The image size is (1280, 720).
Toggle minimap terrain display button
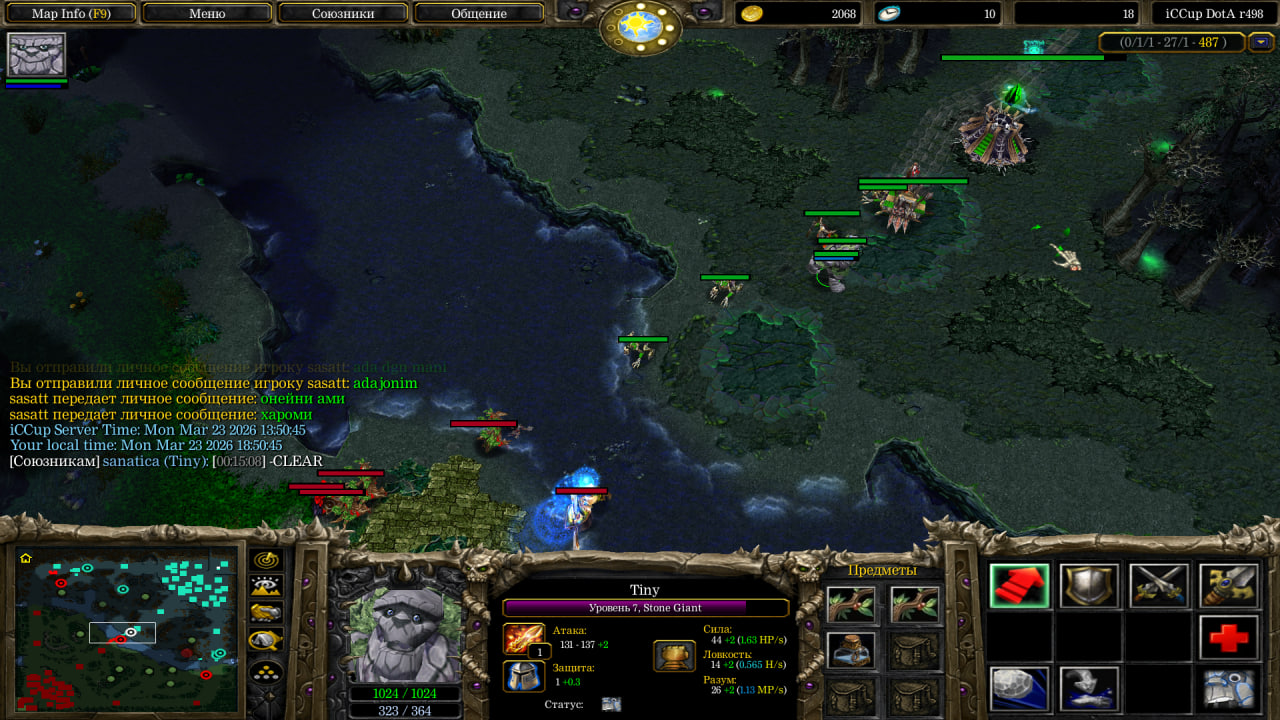[x=266, y=586]
